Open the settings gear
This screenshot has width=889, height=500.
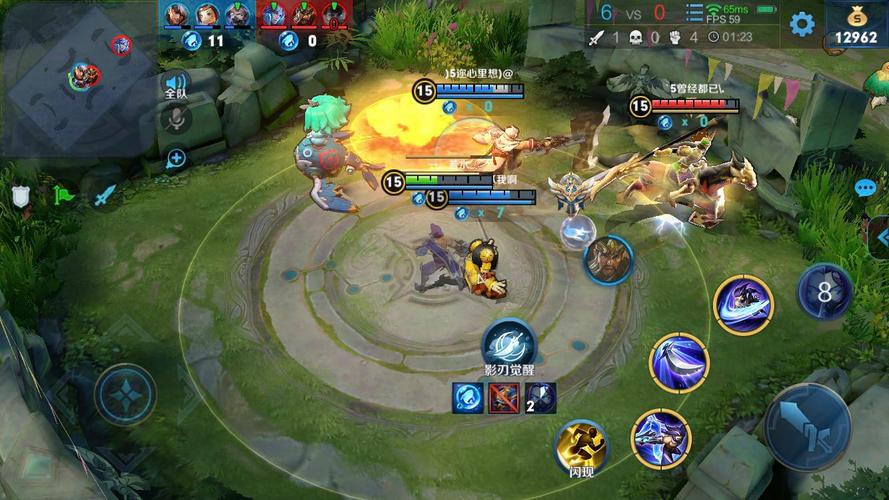[801, 24]
